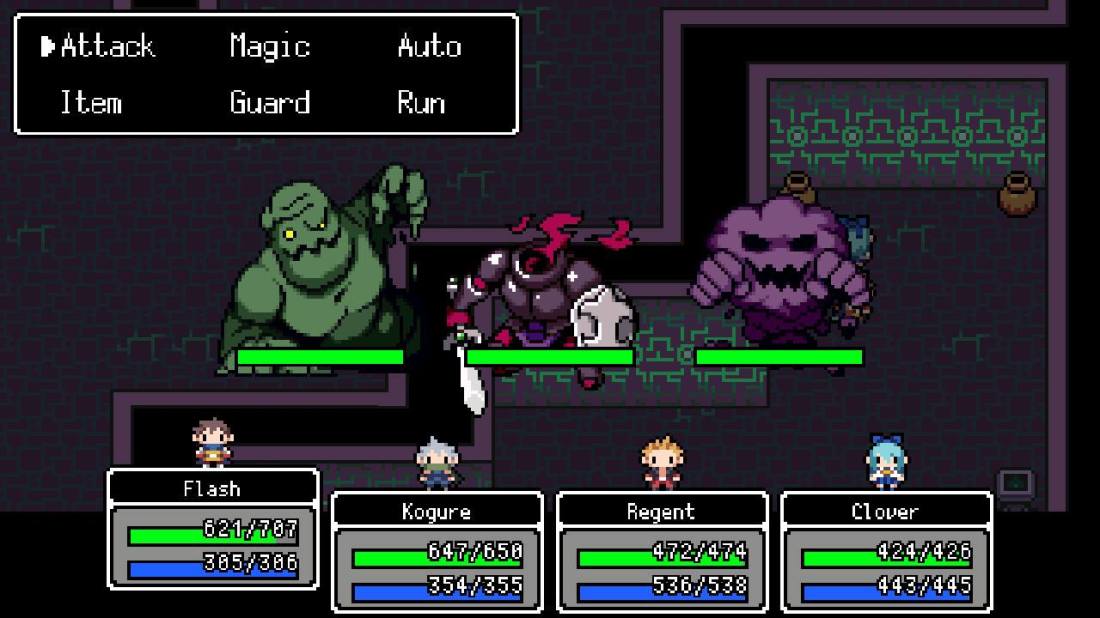
Task: Select Flash's party status panel
Action: [212, 529]
